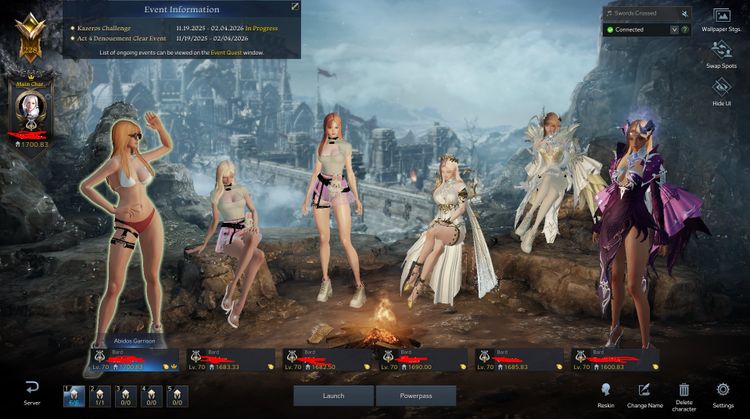Minimize the Event Information panel

[x=295, y=7]
